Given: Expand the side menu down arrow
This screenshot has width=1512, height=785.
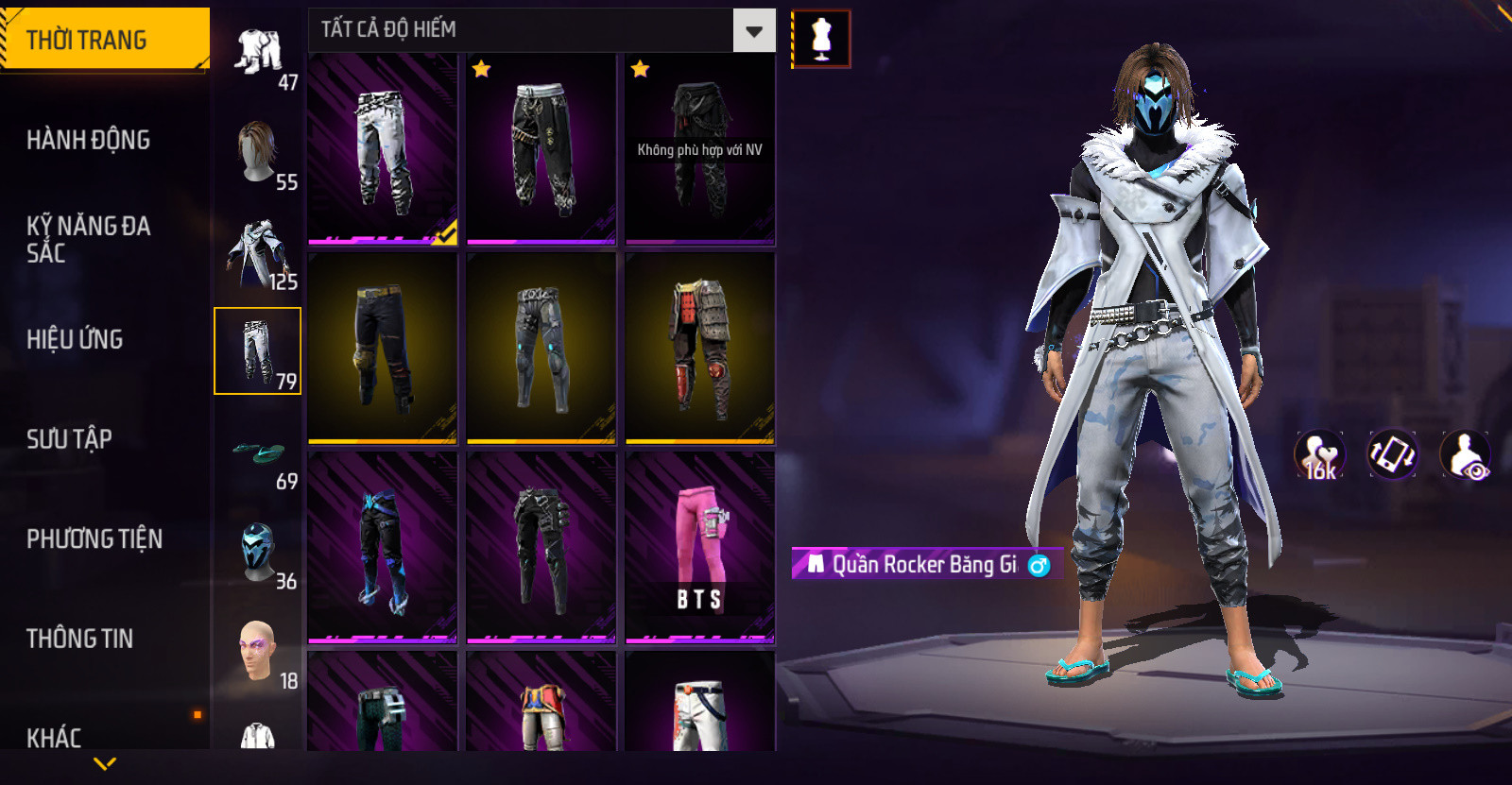Looking at the screenshot, I should tap(105, 763).
